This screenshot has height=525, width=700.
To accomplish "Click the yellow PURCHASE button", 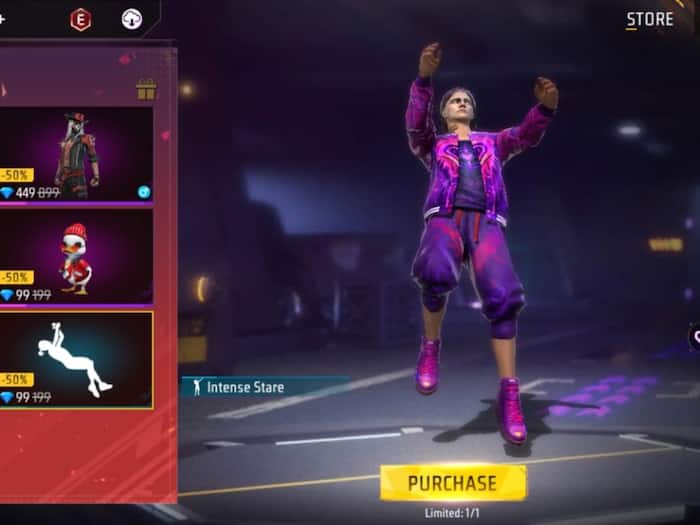I will 452,483.
